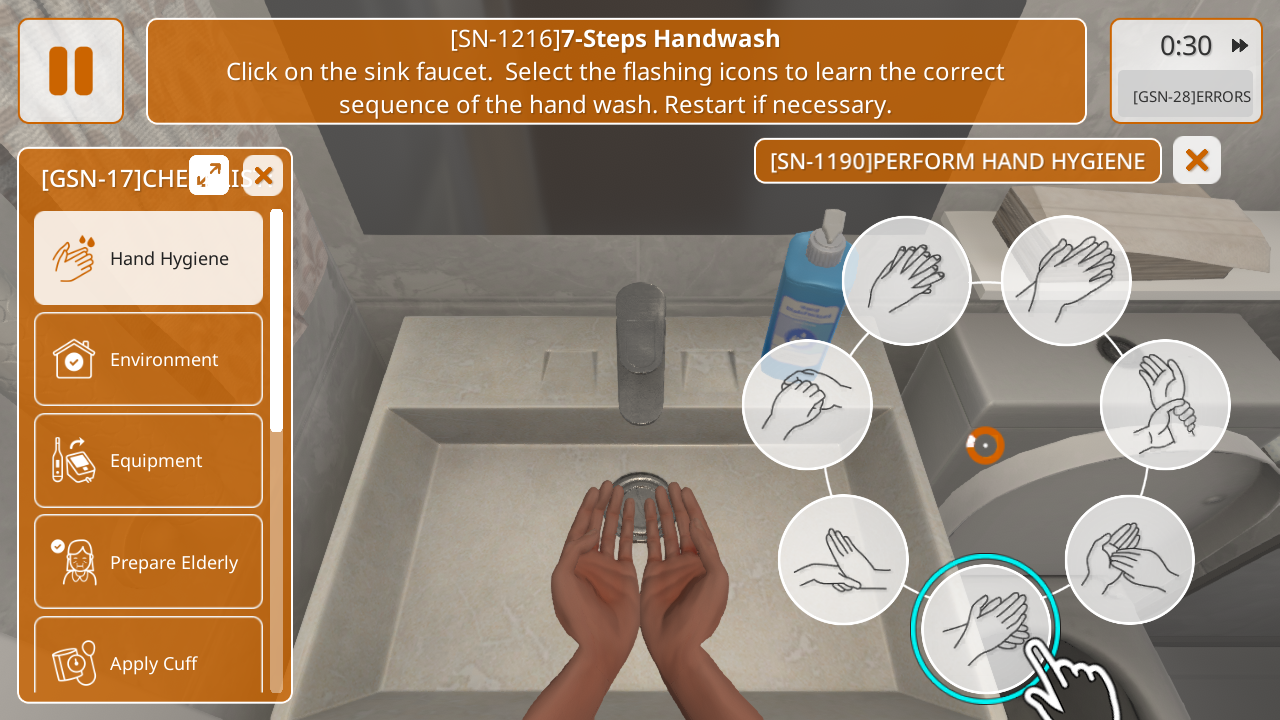Select Hand Hygiene in the checklist
The width and height of the screenshot is (1280, 720).
(149, 258)
